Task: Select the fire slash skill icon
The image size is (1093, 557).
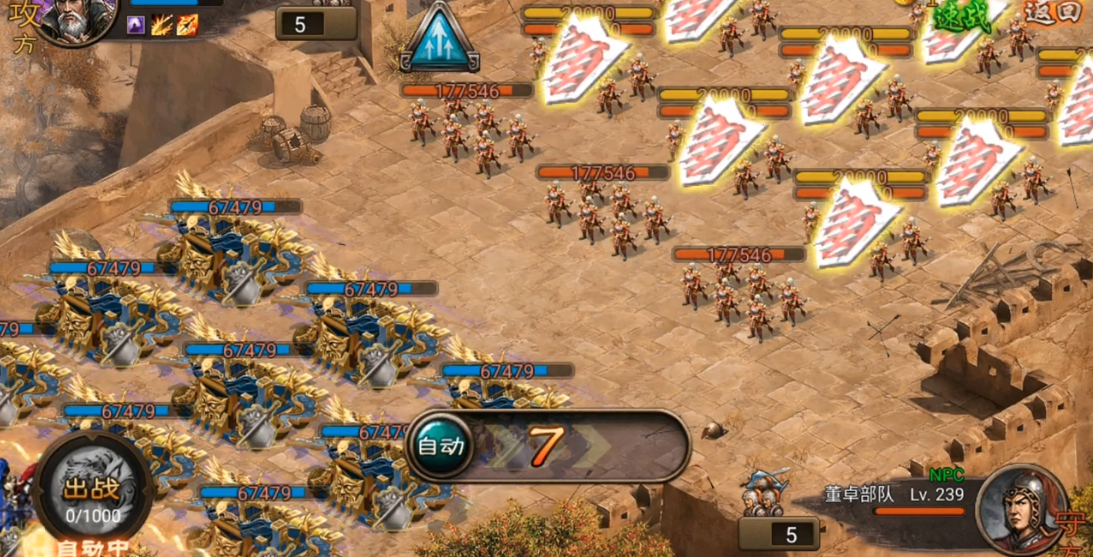Action: coord(162,25)
